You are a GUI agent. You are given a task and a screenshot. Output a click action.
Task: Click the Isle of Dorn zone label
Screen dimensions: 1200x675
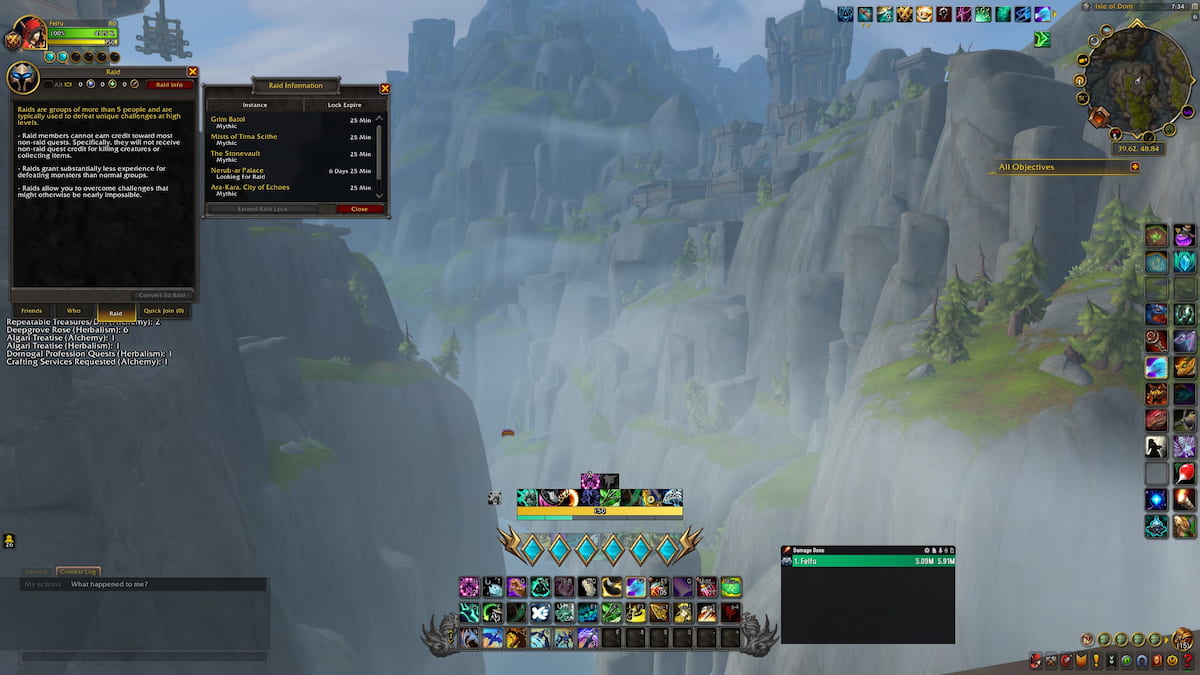coord(1115,7)
